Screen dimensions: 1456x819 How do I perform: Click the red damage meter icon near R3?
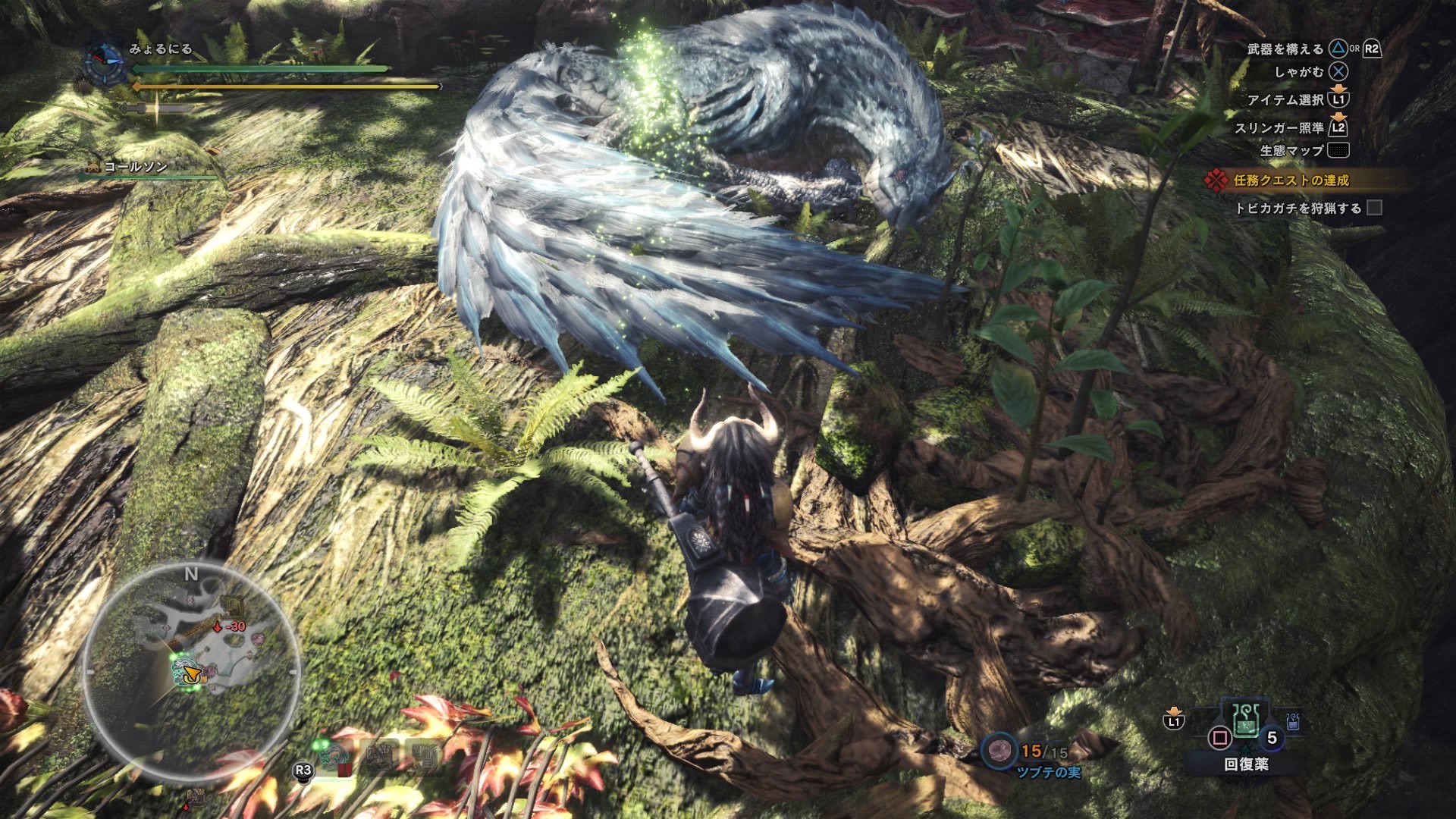pos(344,768)
